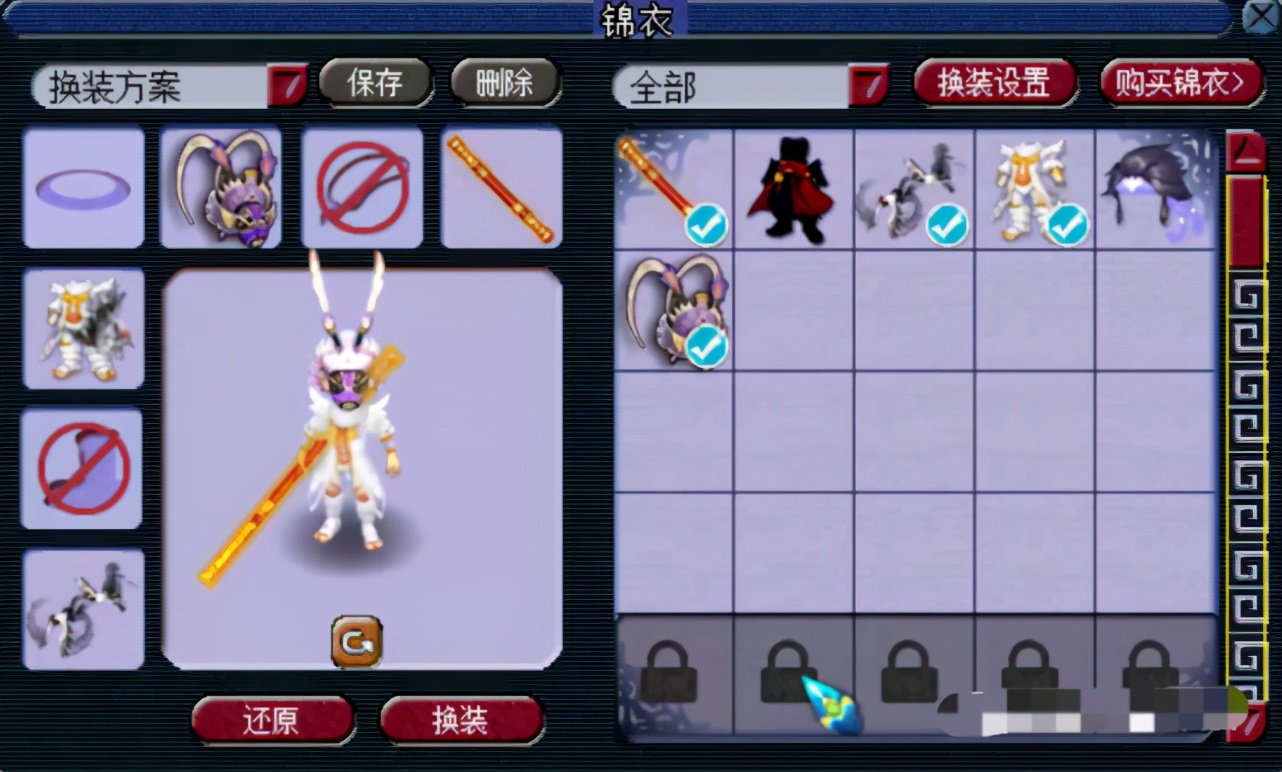
Task: Toggle the checkmark on the white armor item
Action: [x=1067, y=226]
